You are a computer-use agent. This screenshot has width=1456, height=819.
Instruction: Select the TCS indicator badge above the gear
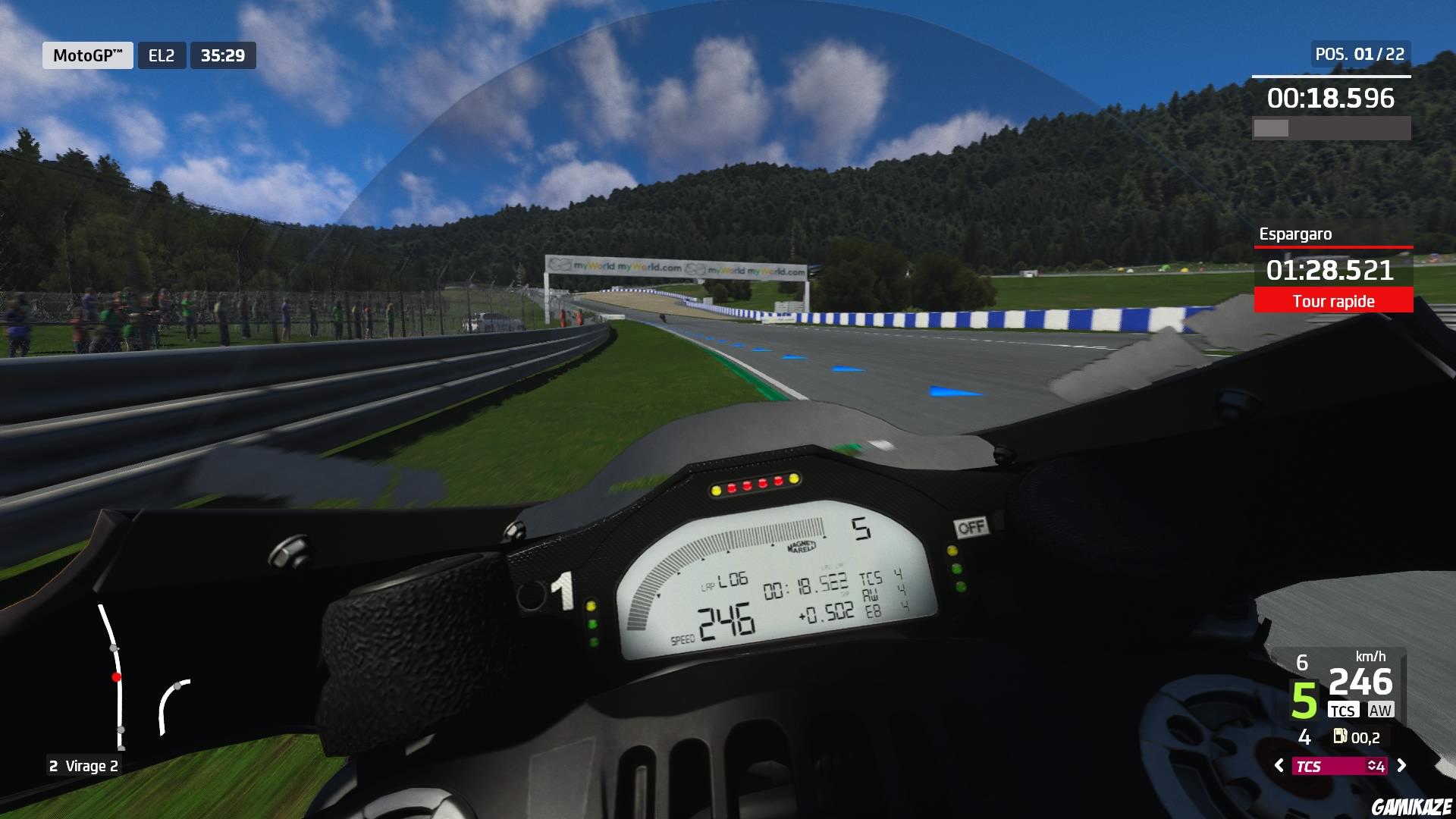[x=1344, y=711]
